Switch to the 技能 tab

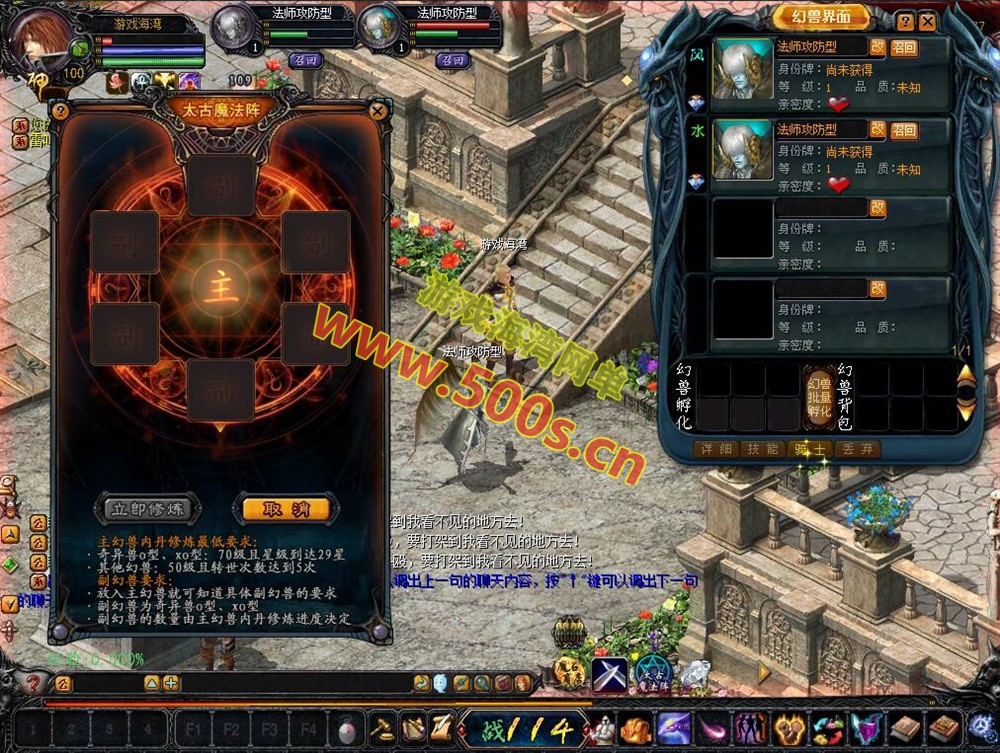(763, 449)
